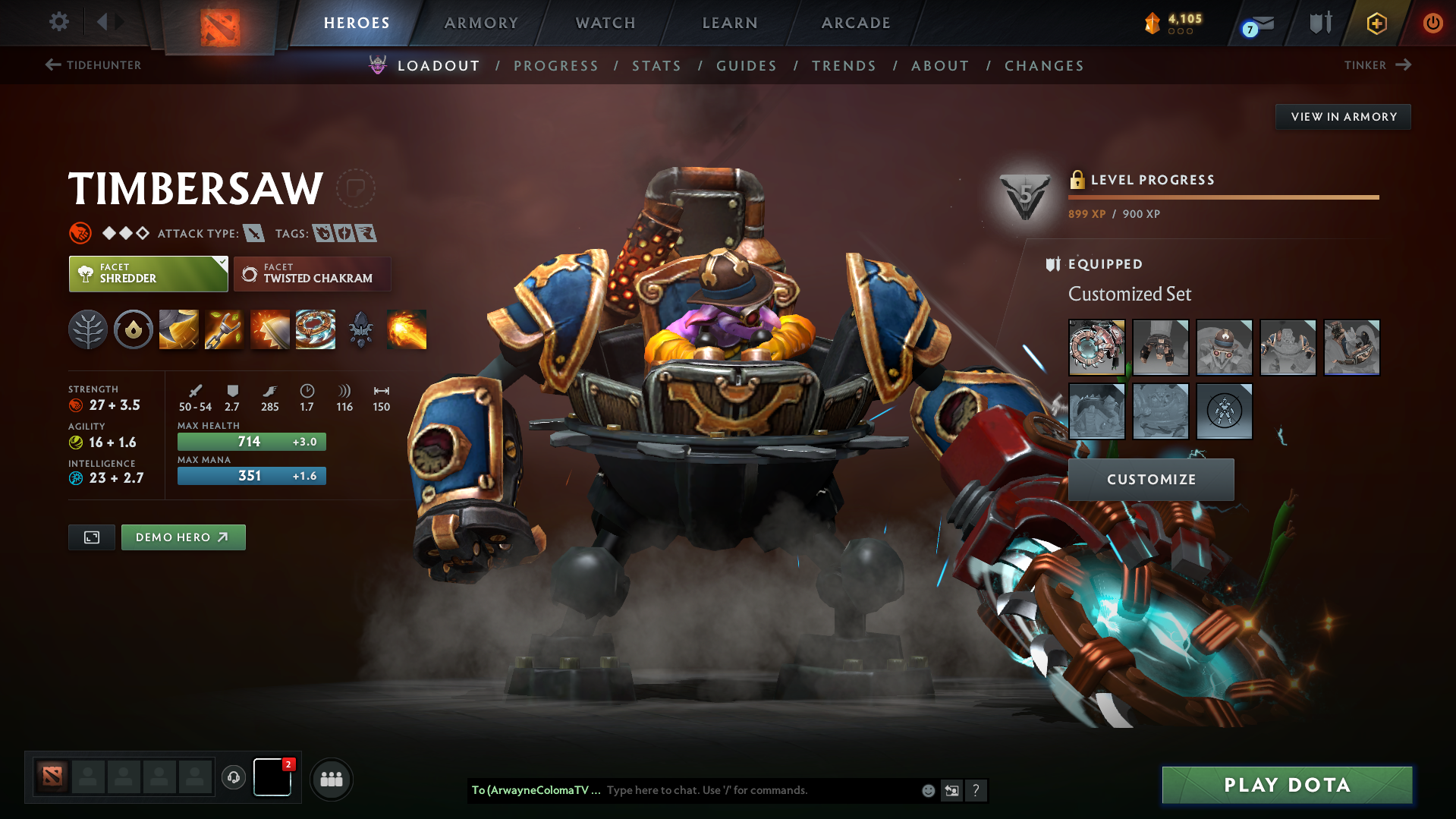
Task: Open the emoticon picker beside chat
Action: [927, 790]
